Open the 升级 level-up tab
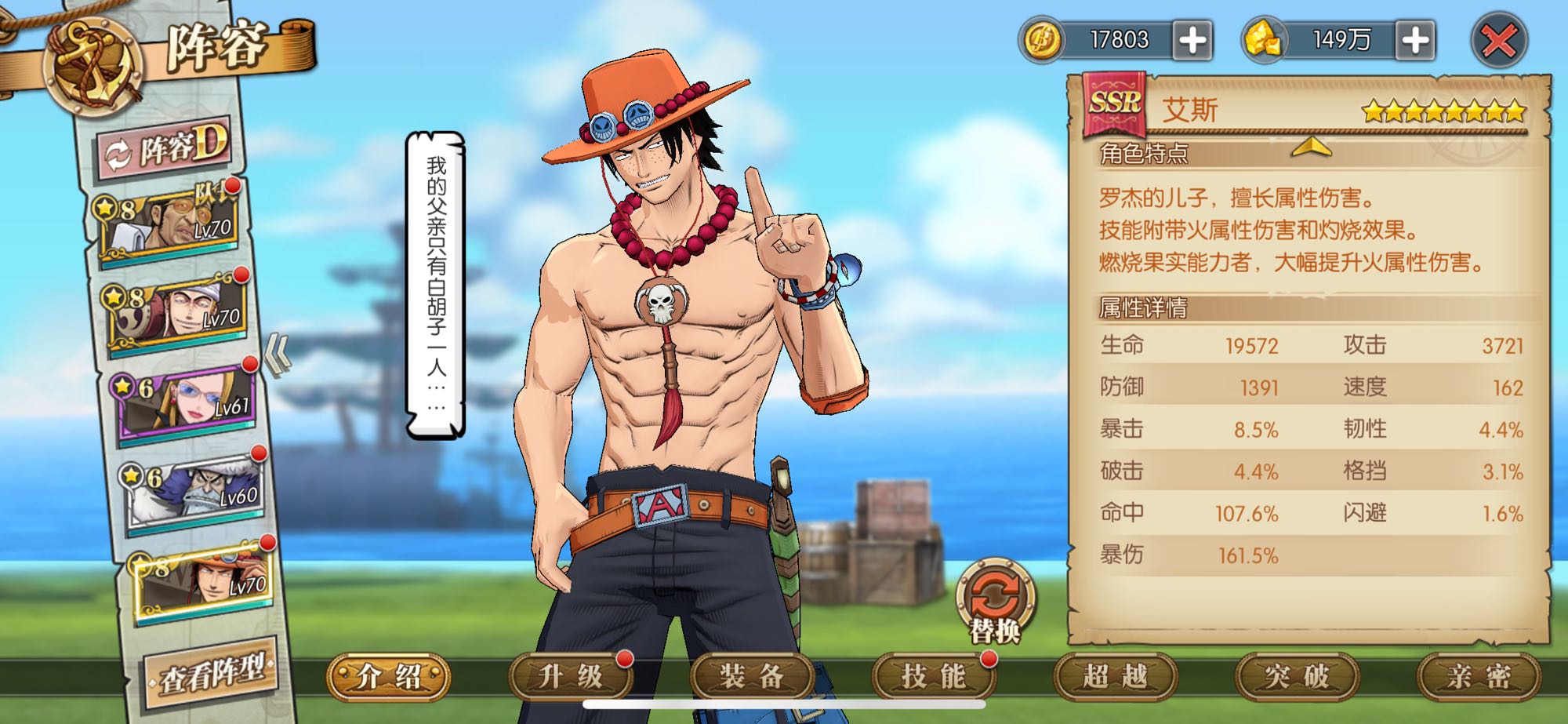1568x724 pixels. (571, 676)
